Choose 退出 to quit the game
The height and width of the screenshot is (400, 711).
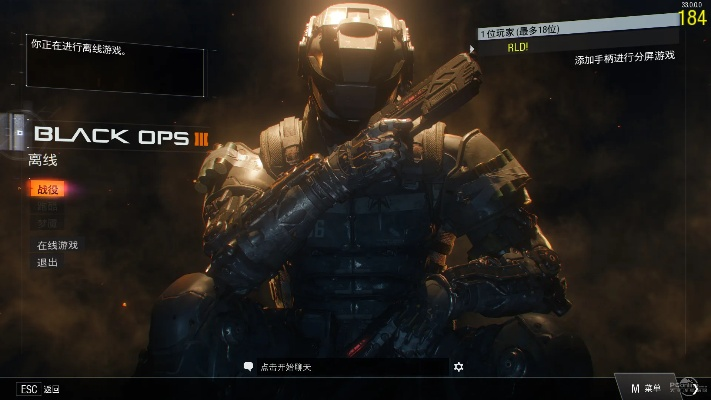(x=47, y=262)
